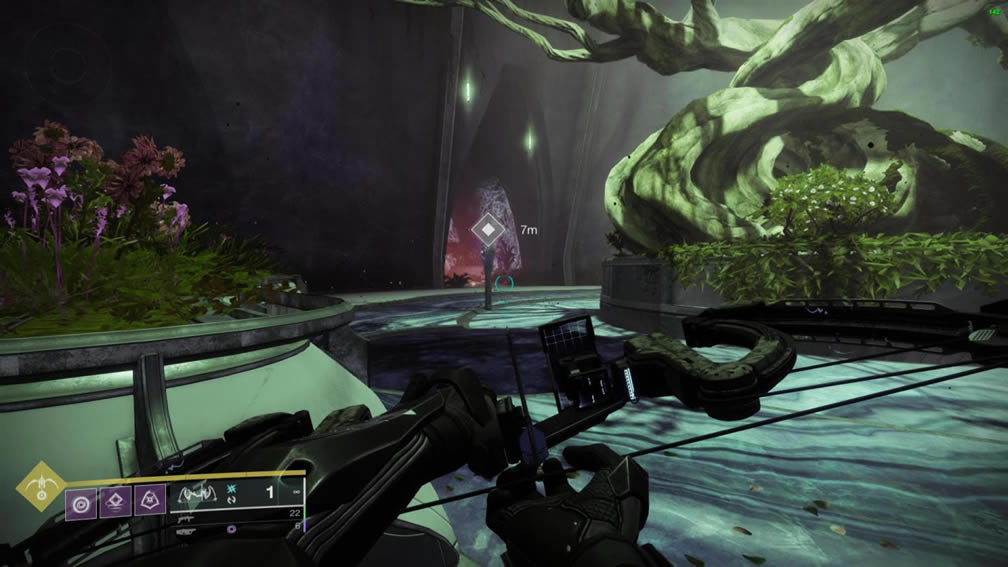The height and width of the screenshot is (567, 1008).
Task: Trigger the shield-shaped class ability icon
Action: 150,500
